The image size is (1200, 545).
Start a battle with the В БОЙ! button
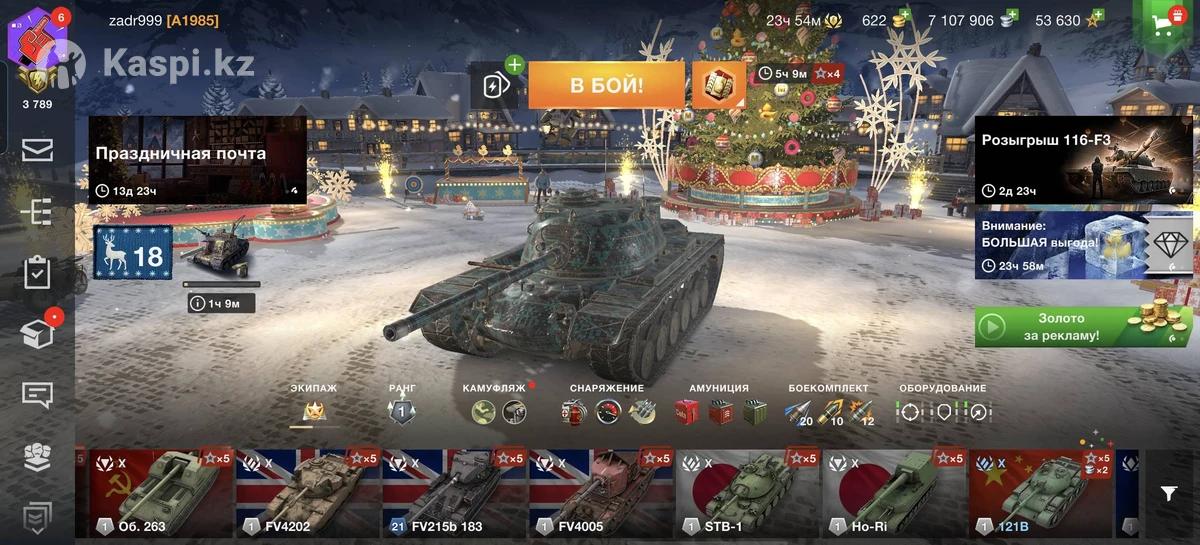click(606, 85)
